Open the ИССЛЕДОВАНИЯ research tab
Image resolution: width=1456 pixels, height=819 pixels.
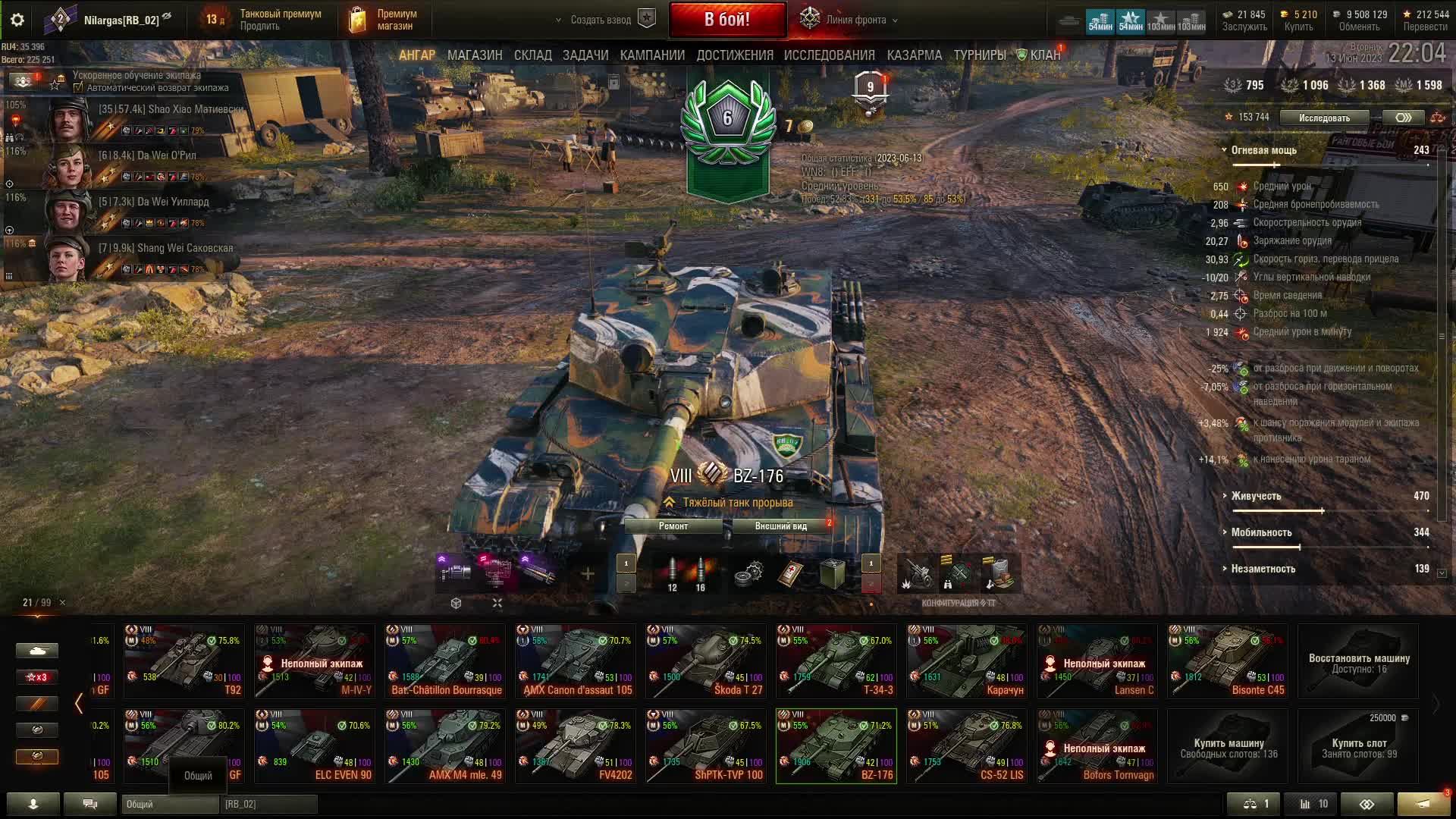point(829,55)
